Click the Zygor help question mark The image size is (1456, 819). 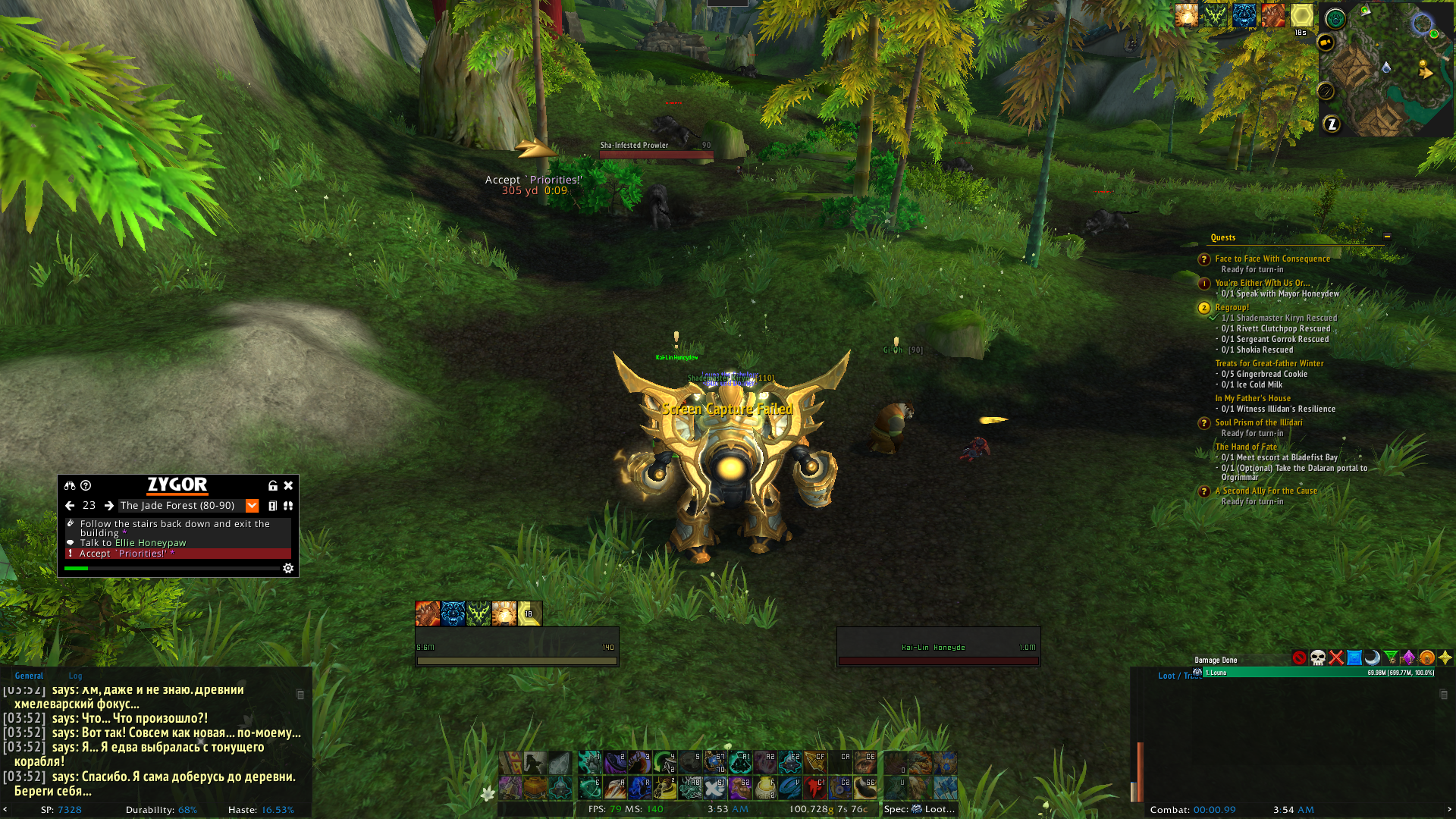(86, 485)
